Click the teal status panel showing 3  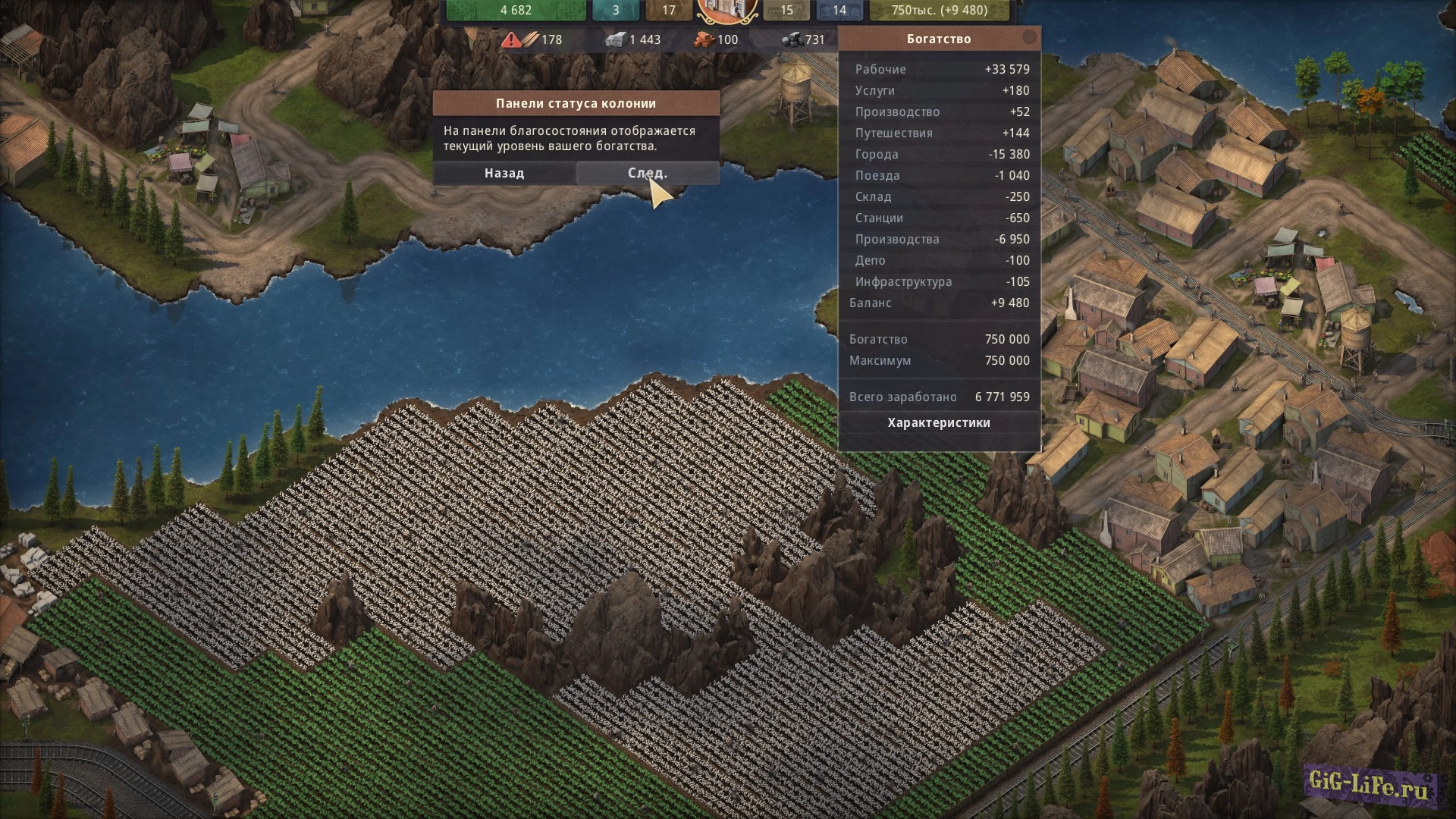click(x=615, y=10)
